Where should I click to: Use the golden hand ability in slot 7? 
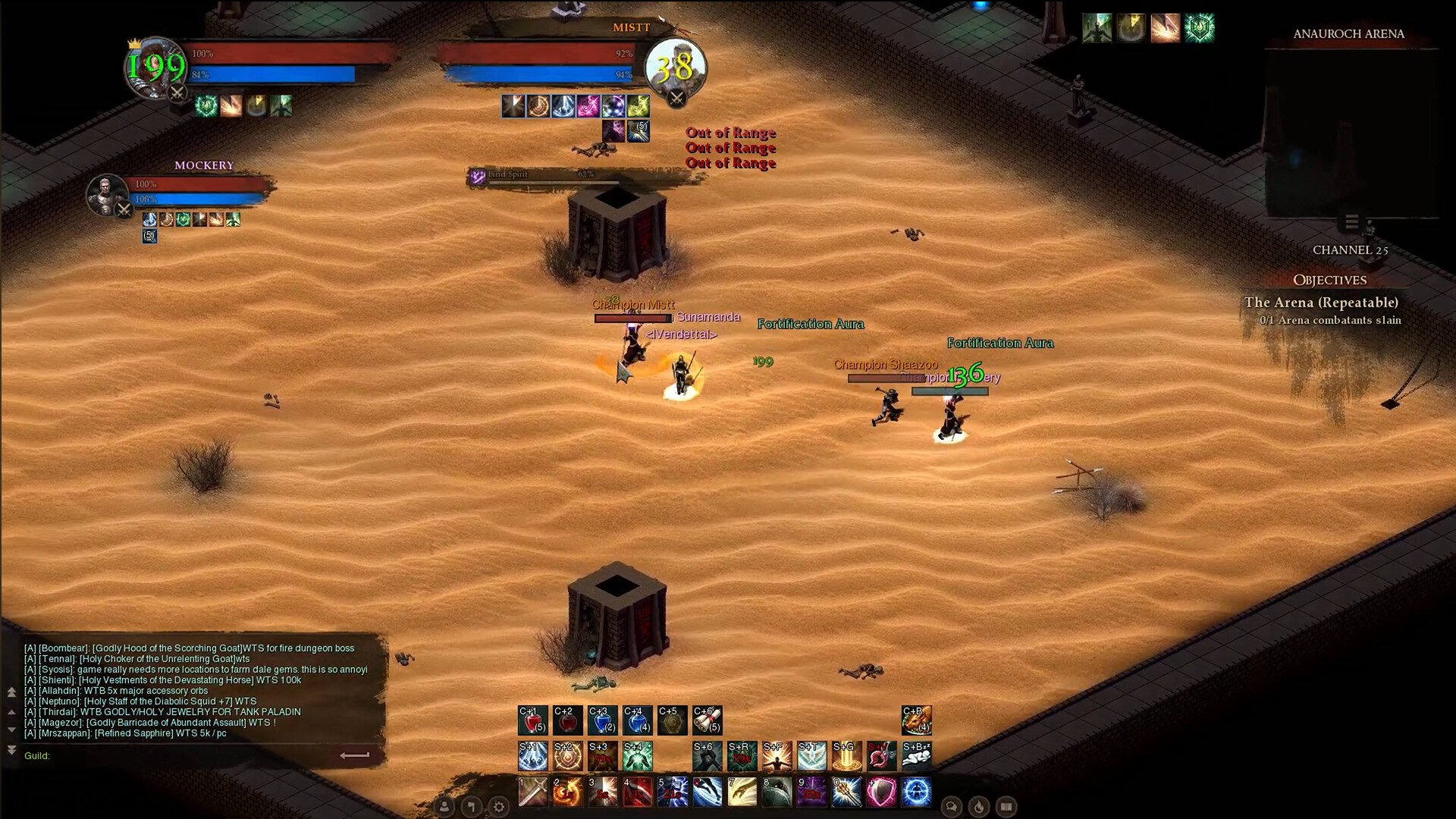pyautogui.click(x=742, y=792)
